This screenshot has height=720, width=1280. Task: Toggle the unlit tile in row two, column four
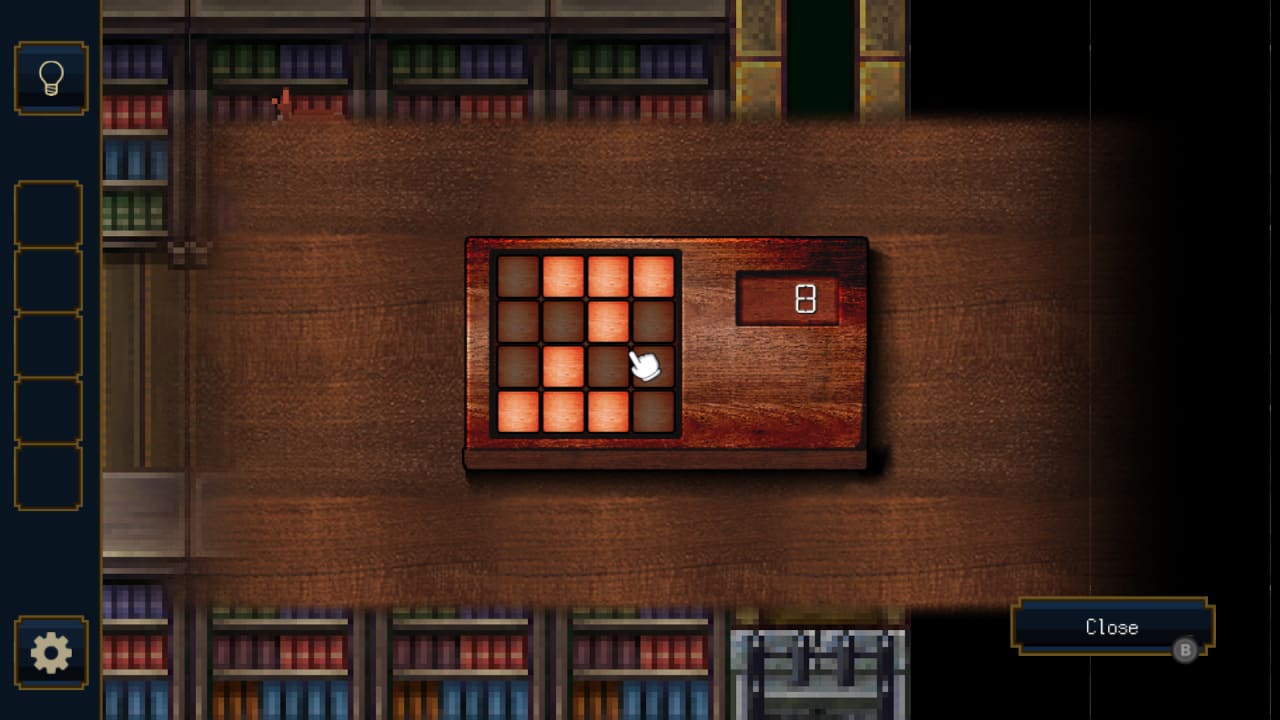652,318
